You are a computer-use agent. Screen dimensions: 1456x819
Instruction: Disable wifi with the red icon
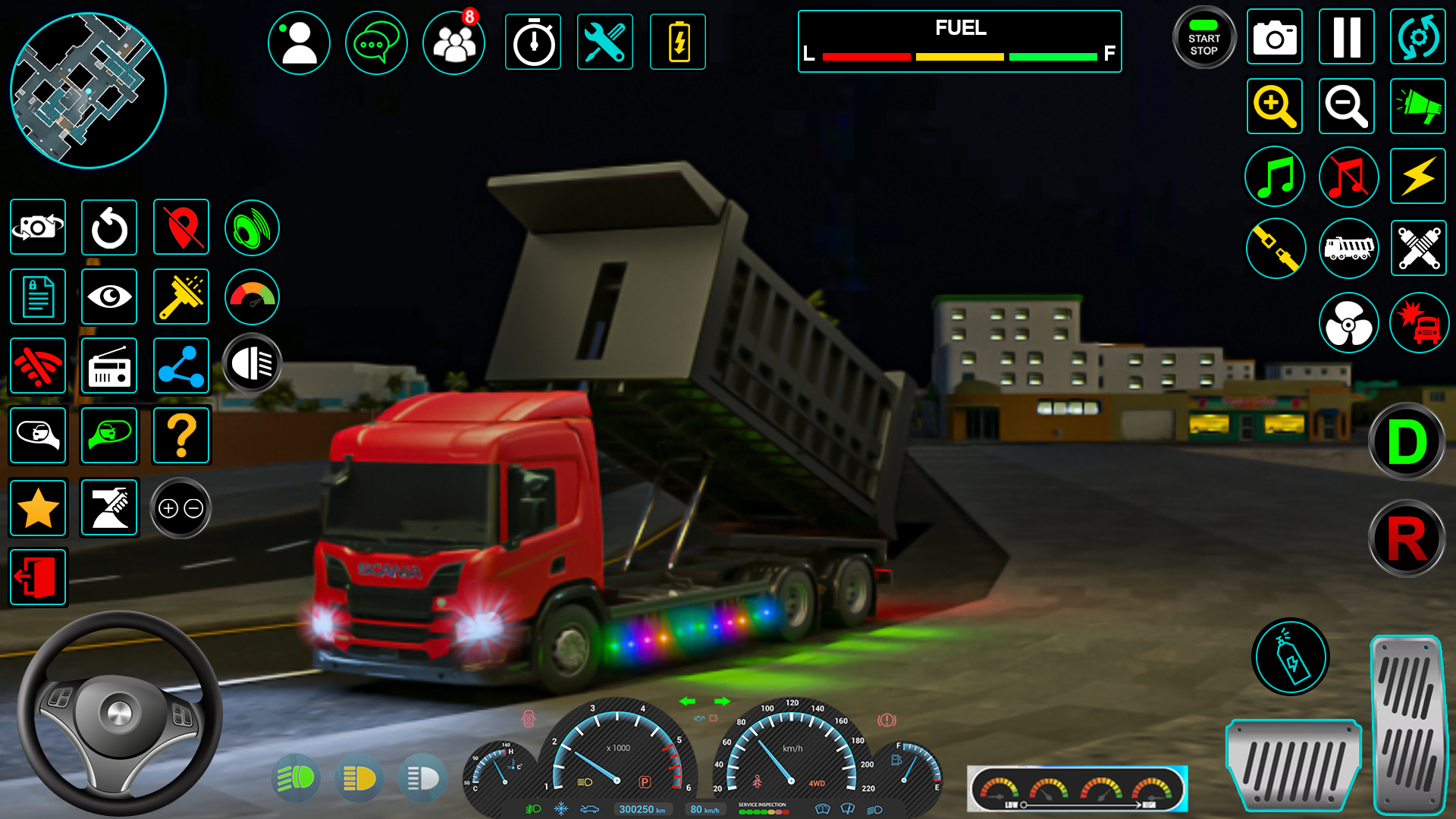pos(38,366)
